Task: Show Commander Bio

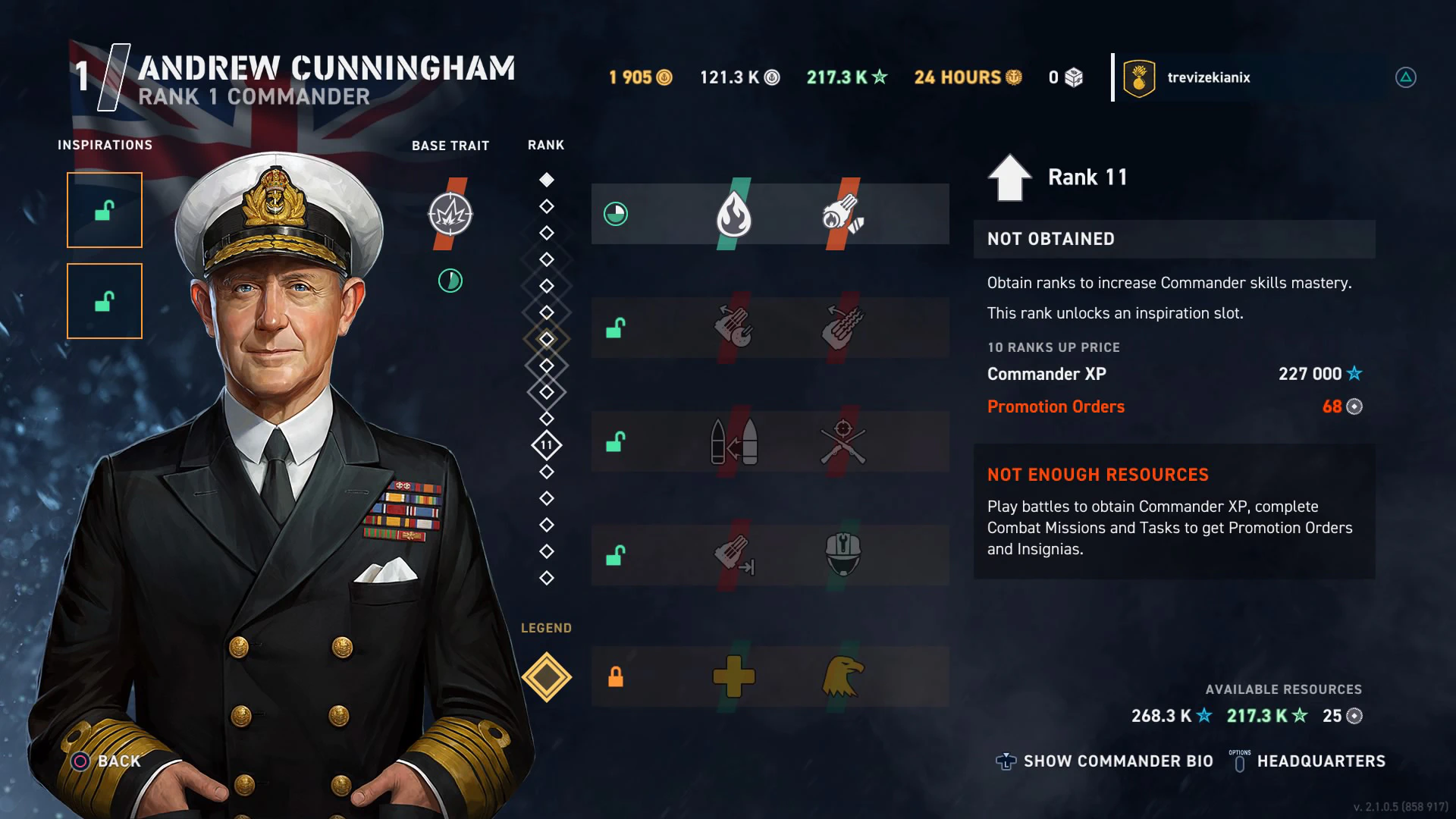Action: point(1106,761)
